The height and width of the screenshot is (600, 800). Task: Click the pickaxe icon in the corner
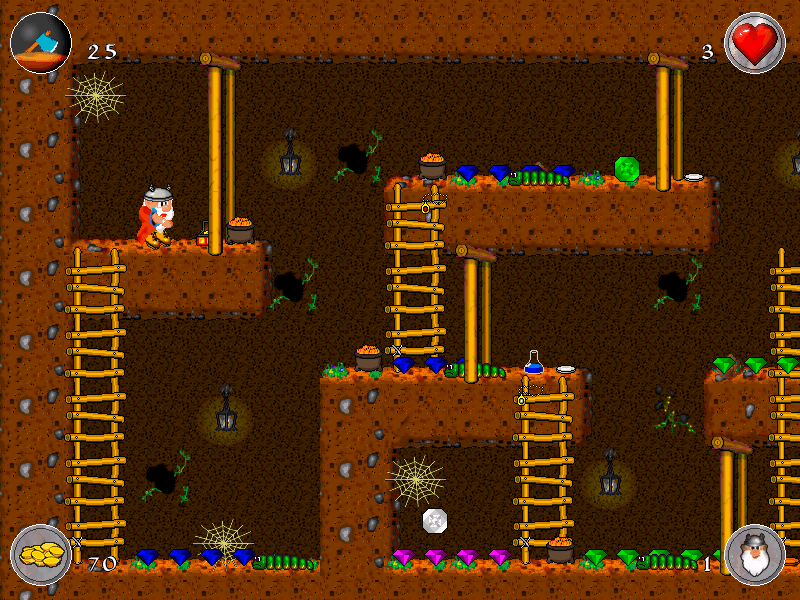click(41, 42)
